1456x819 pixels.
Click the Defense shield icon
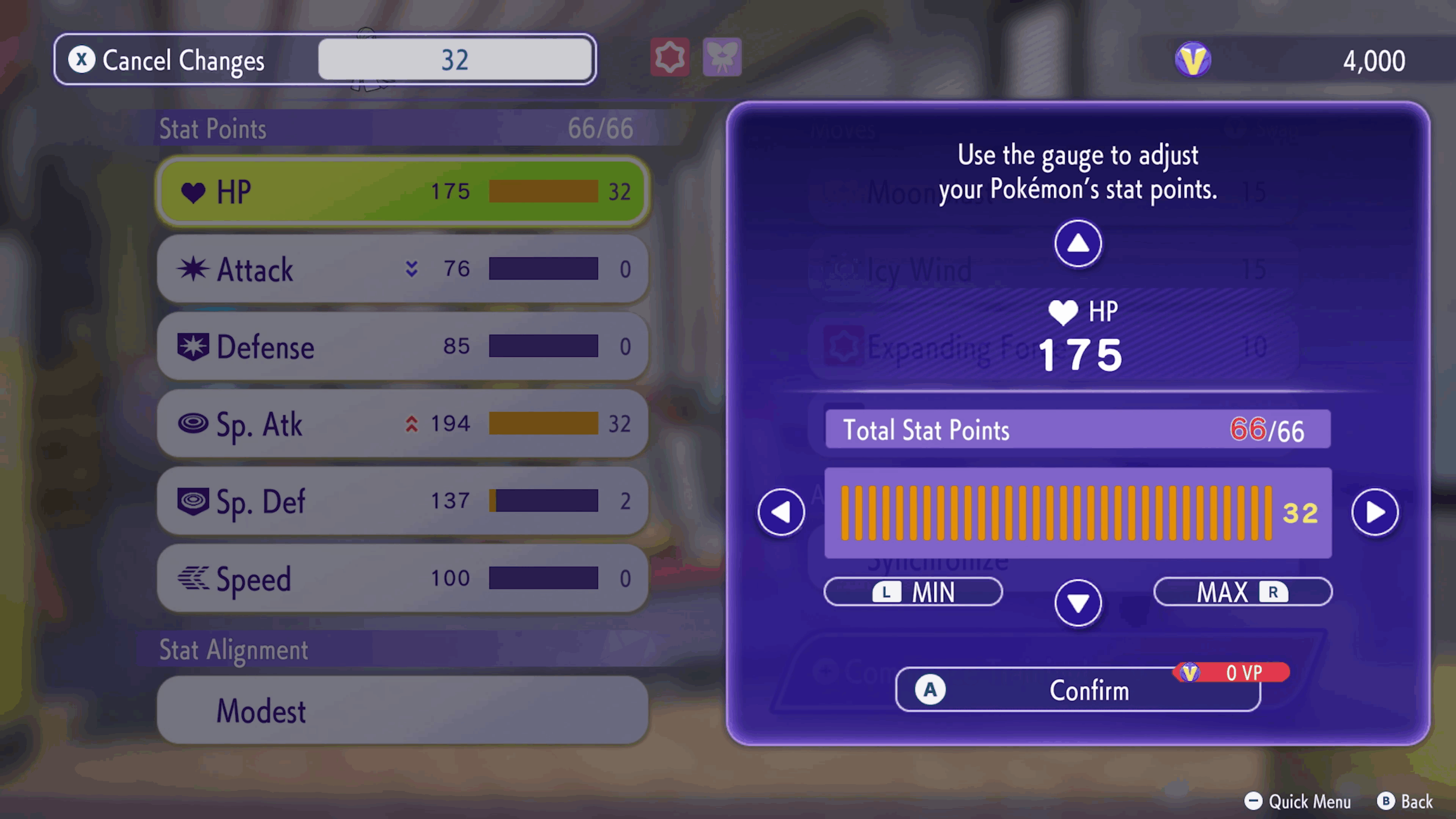(194, 347)
